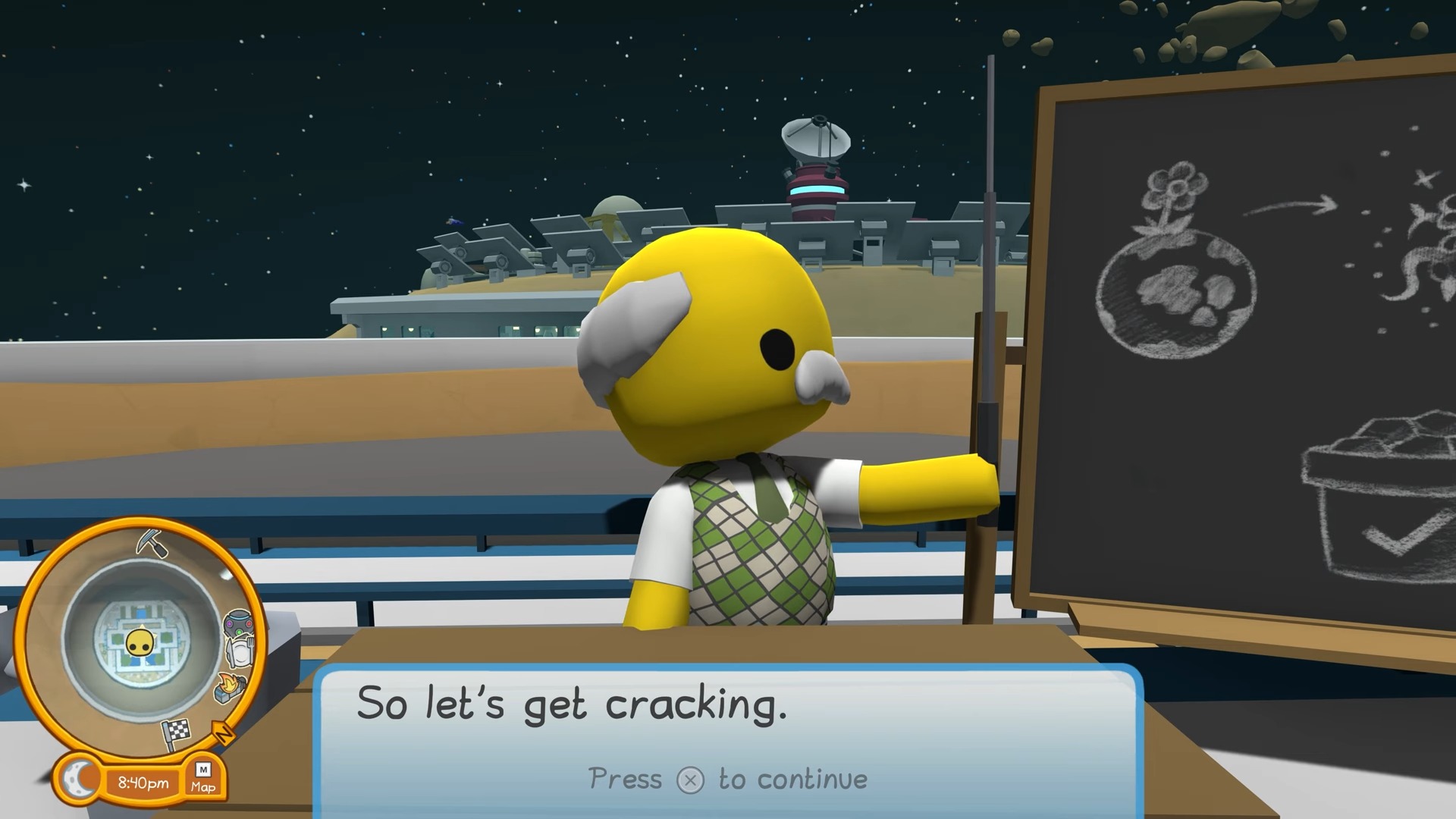This screenshot has width=1456, height=819.
Task: Advance the "So let's get cracking." dialogue box
Action: pos(690,780)
